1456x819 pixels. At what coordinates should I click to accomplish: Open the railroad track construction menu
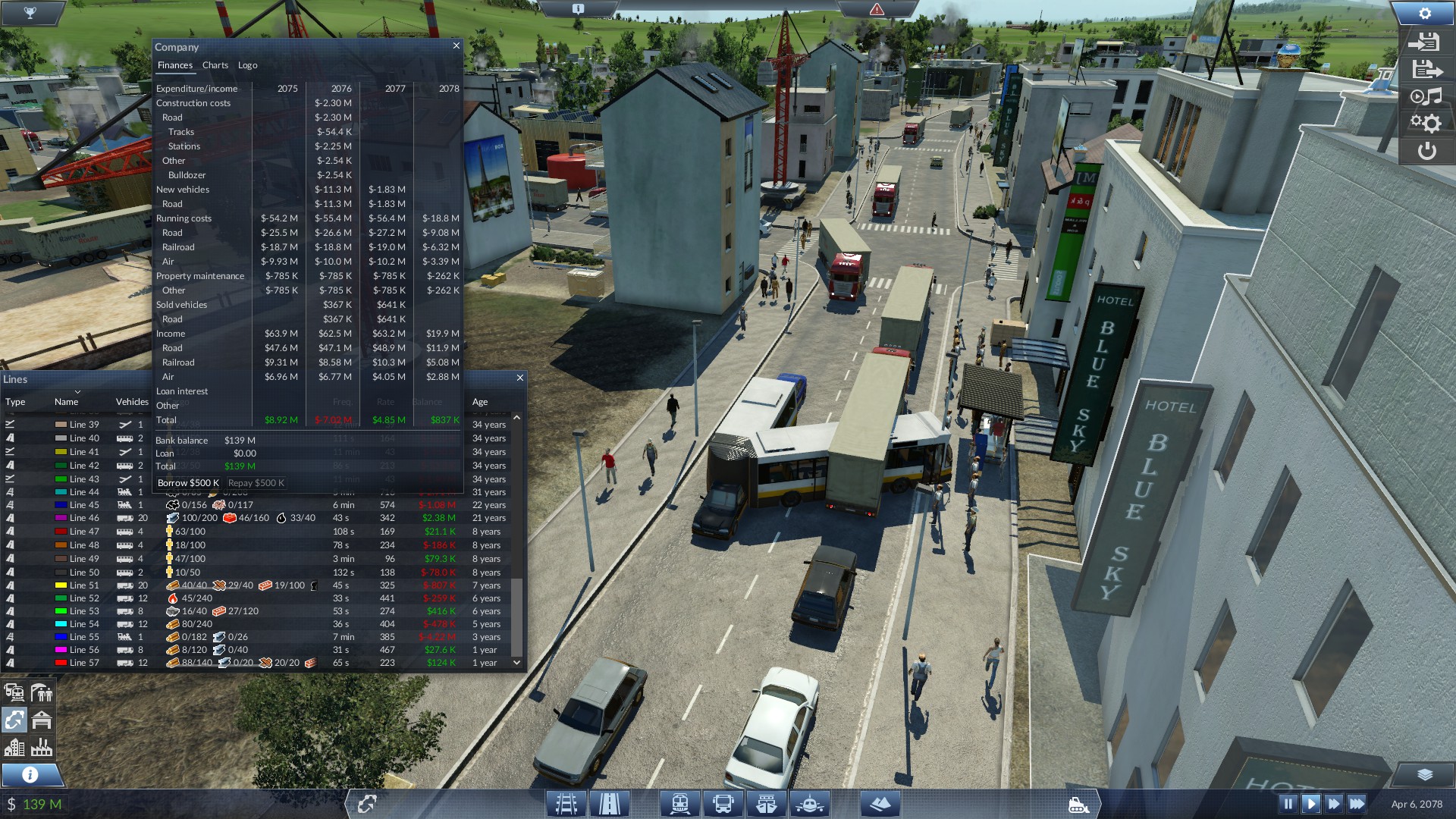566,804
